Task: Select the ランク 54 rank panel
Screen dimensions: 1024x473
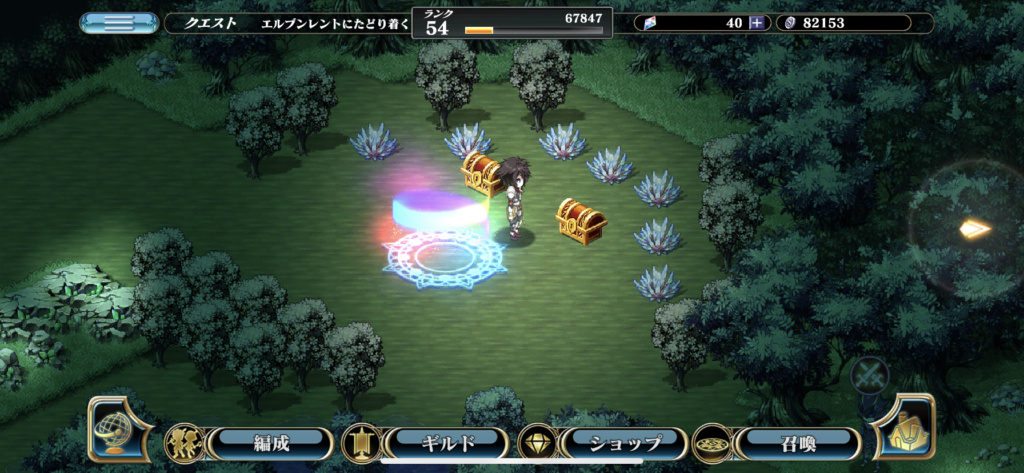Action: (511, 22)
